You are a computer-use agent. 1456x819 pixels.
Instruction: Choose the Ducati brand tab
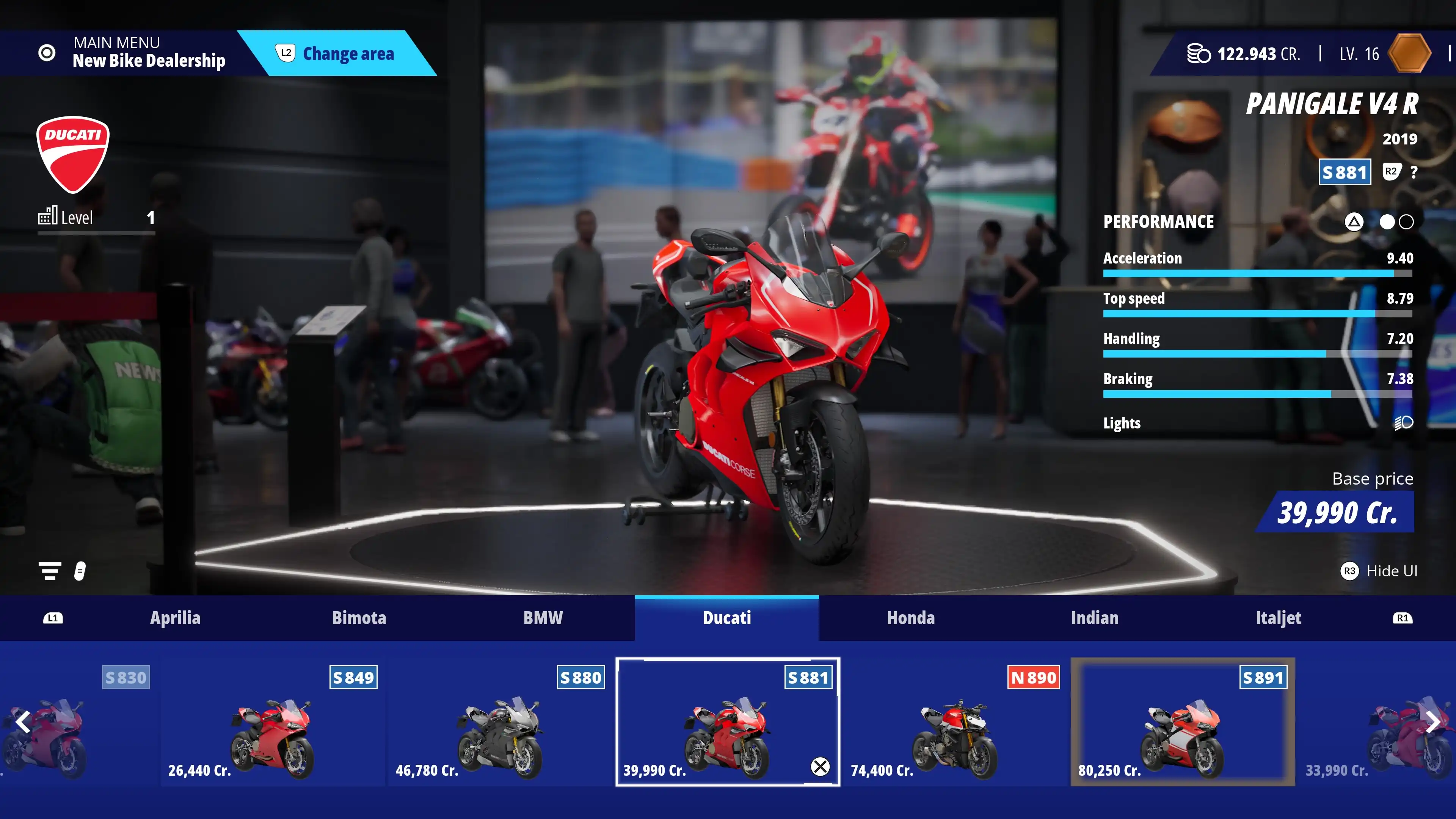(x=726, y=618)
